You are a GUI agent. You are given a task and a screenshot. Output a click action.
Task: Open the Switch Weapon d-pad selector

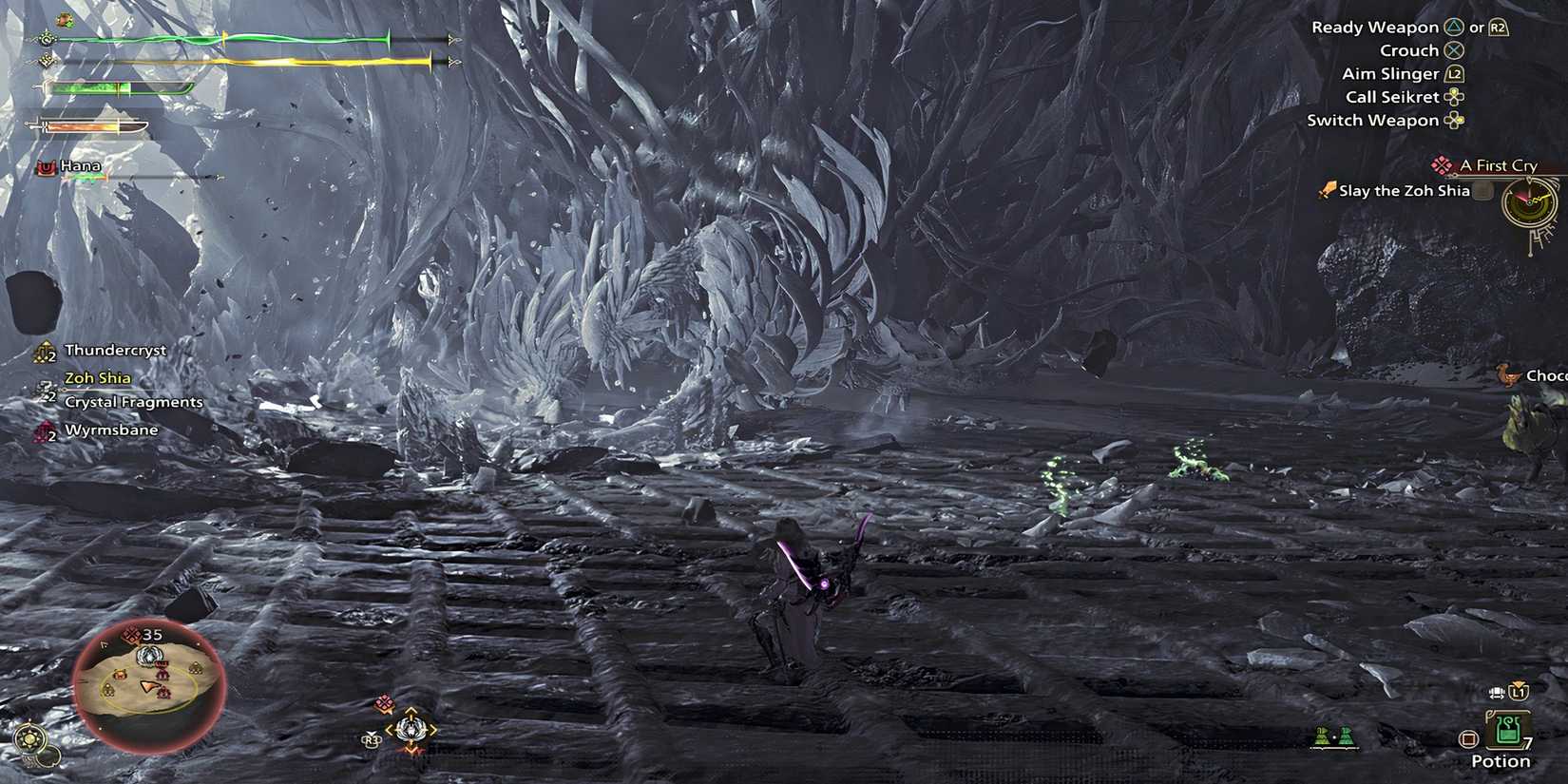click(x=1453, y=120)
